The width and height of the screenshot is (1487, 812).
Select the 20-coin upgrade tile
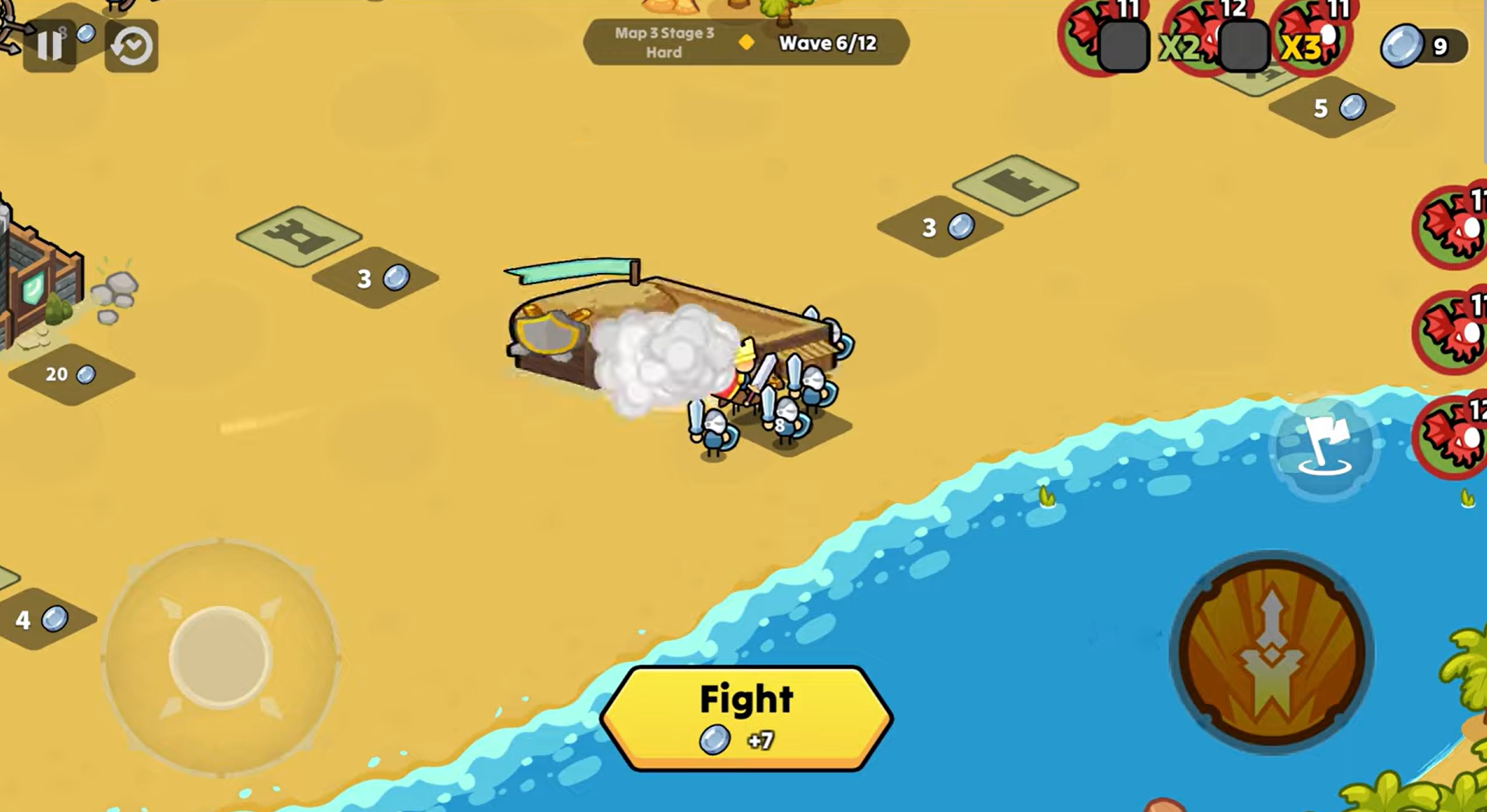(71, 374)
